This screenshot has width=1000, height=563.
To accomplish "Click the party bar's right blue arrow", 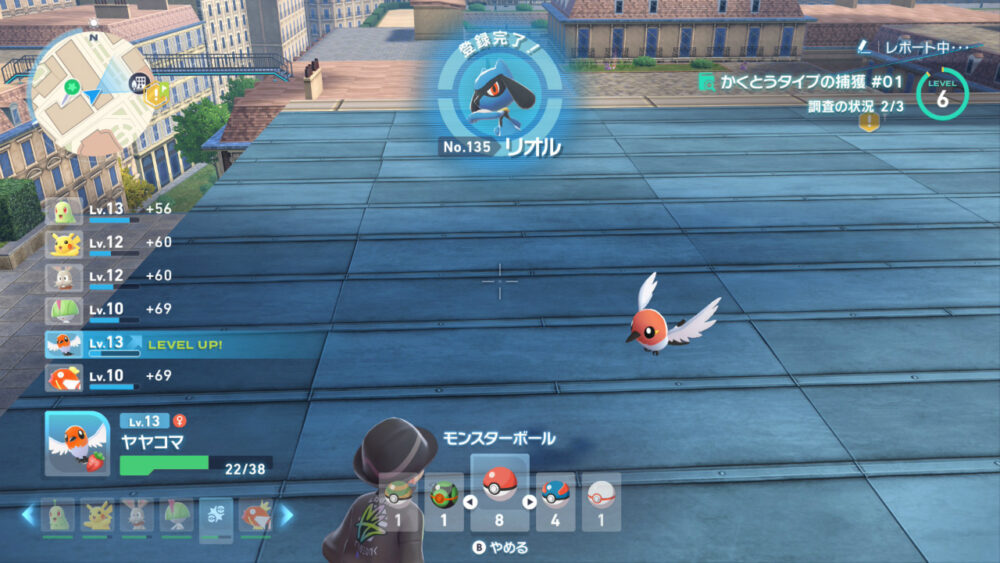I will [286, 516].
